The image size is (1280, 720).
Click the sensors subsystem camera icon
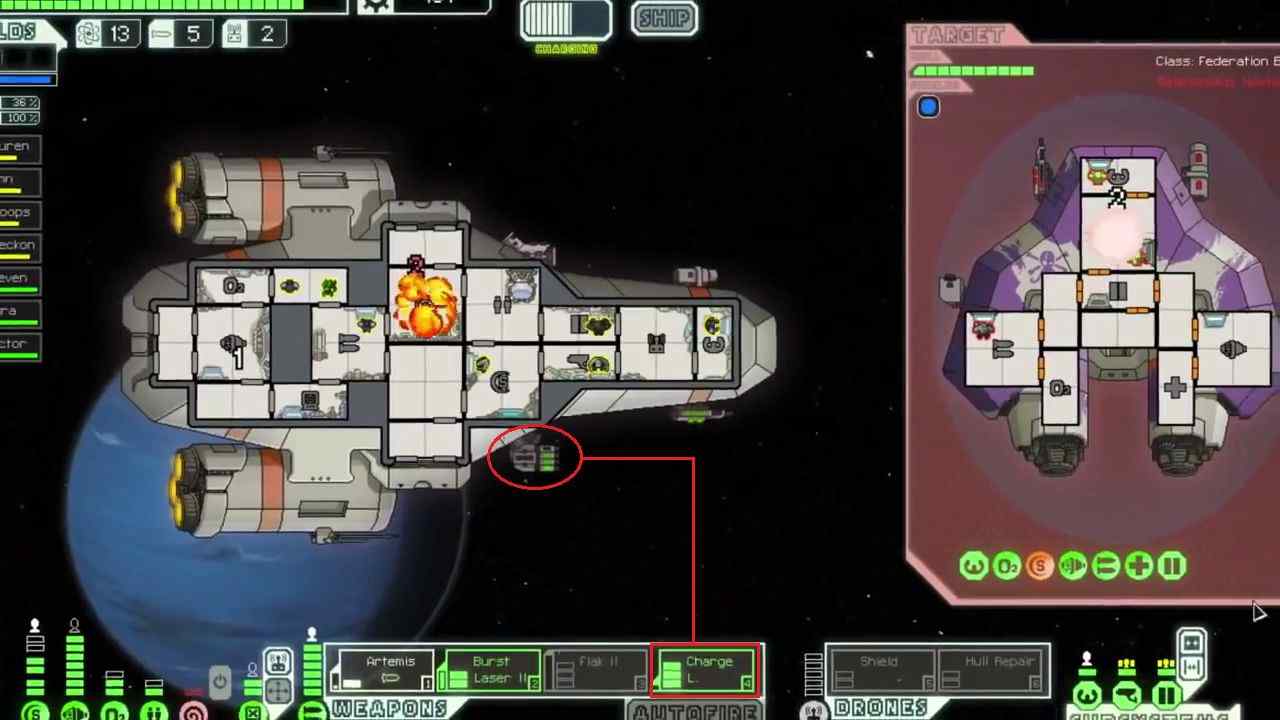pos(1127,695)
